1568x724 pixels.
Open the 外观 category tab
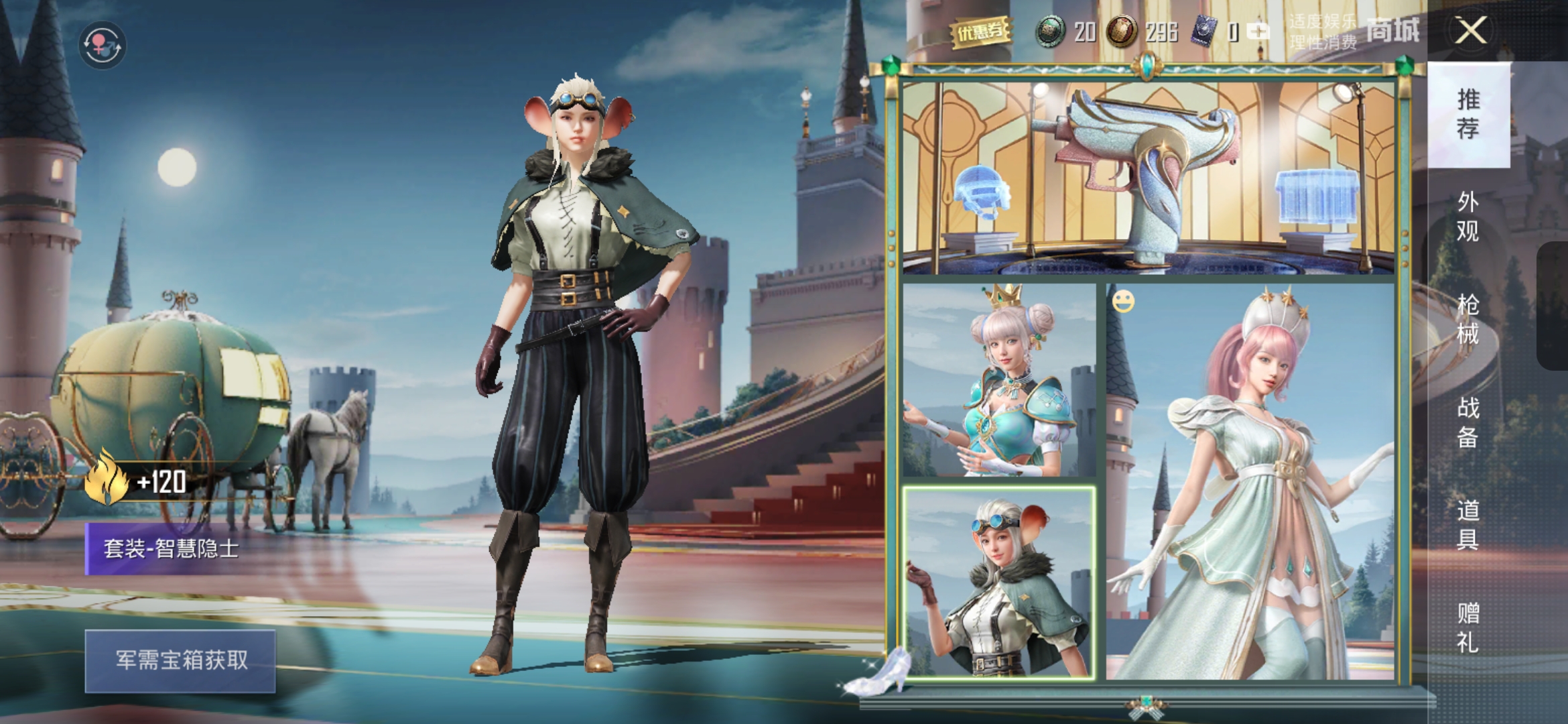pos(1468,216)
